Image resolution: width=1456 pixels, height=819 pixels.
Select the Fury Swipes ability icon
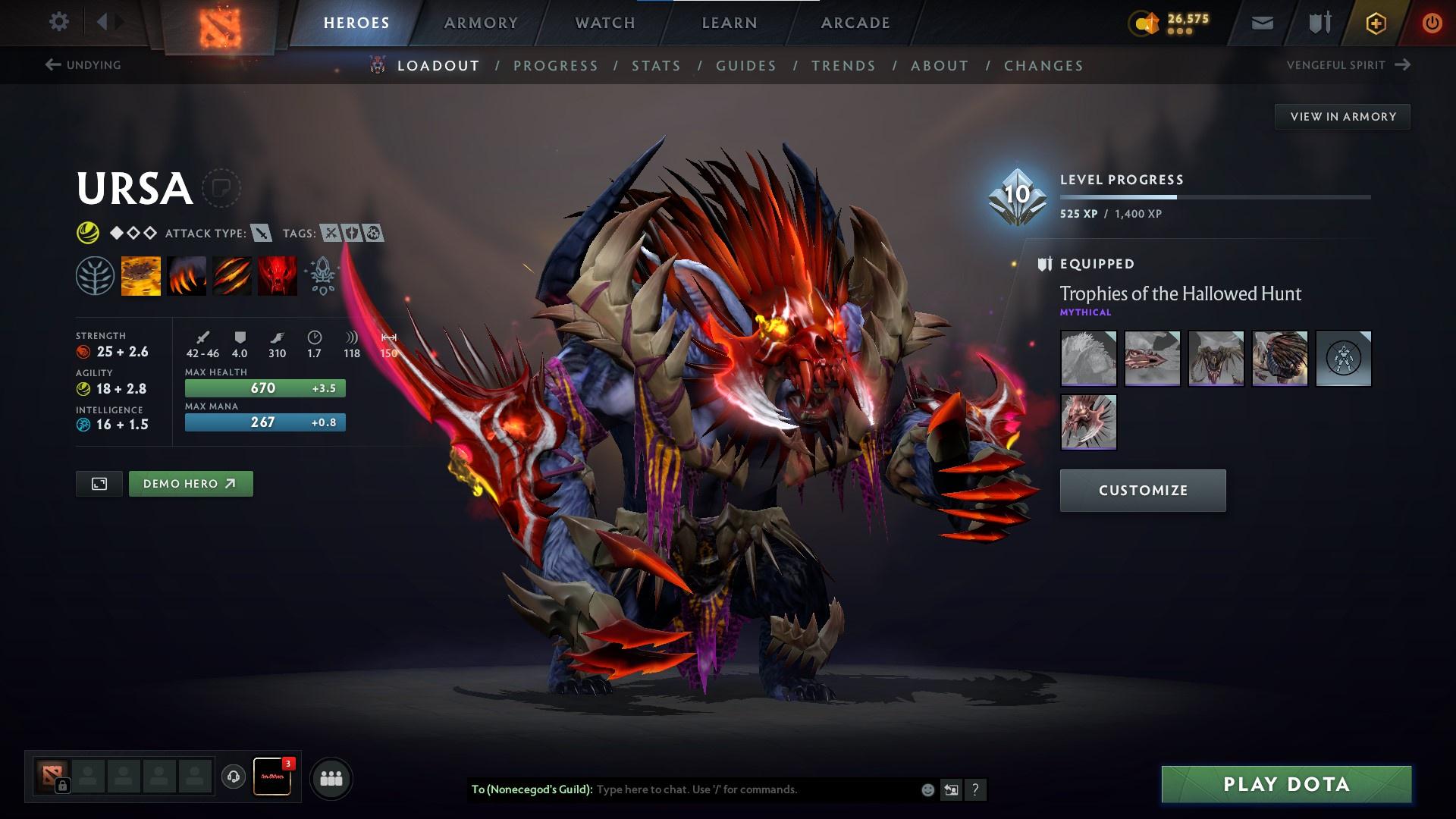tap(232, 275)
